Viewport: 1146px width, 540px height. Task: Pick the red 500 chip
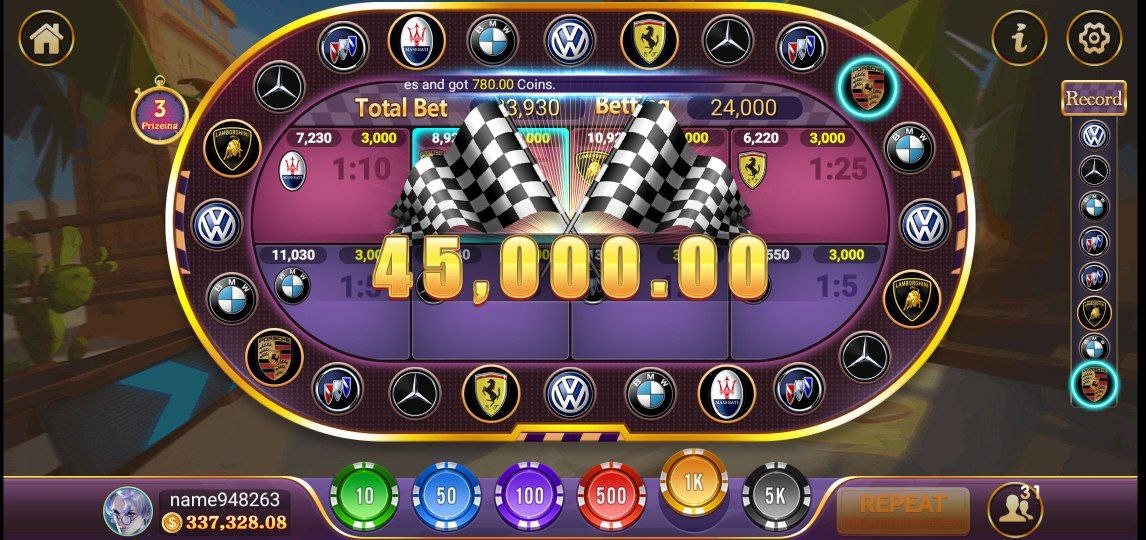[x=611, y=496]
